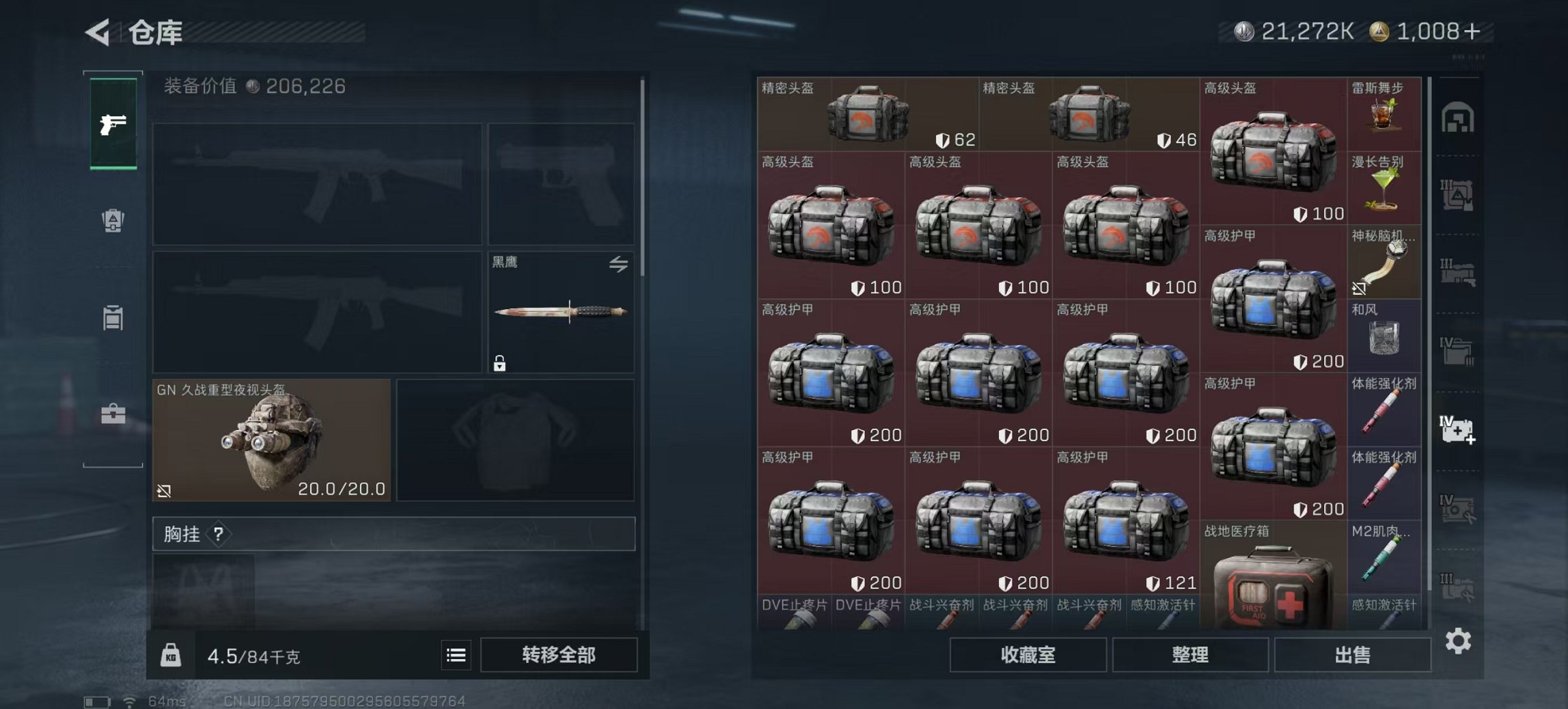This screenshot has height=709, width=1568.
Task: Click the list view icon beside the weight display
Action: (456, 655)
